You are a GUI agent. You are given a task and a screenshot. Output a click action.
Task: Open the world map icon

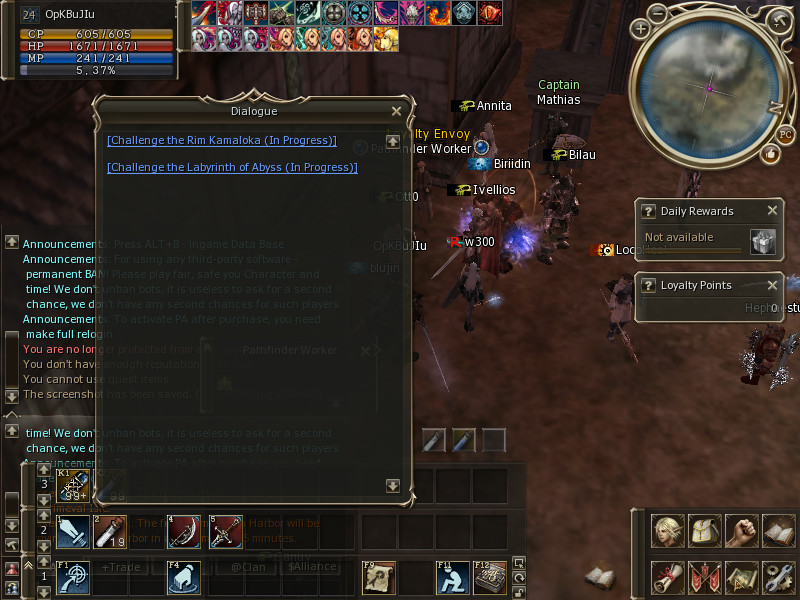pyautogui.click(x=741, y=577)
